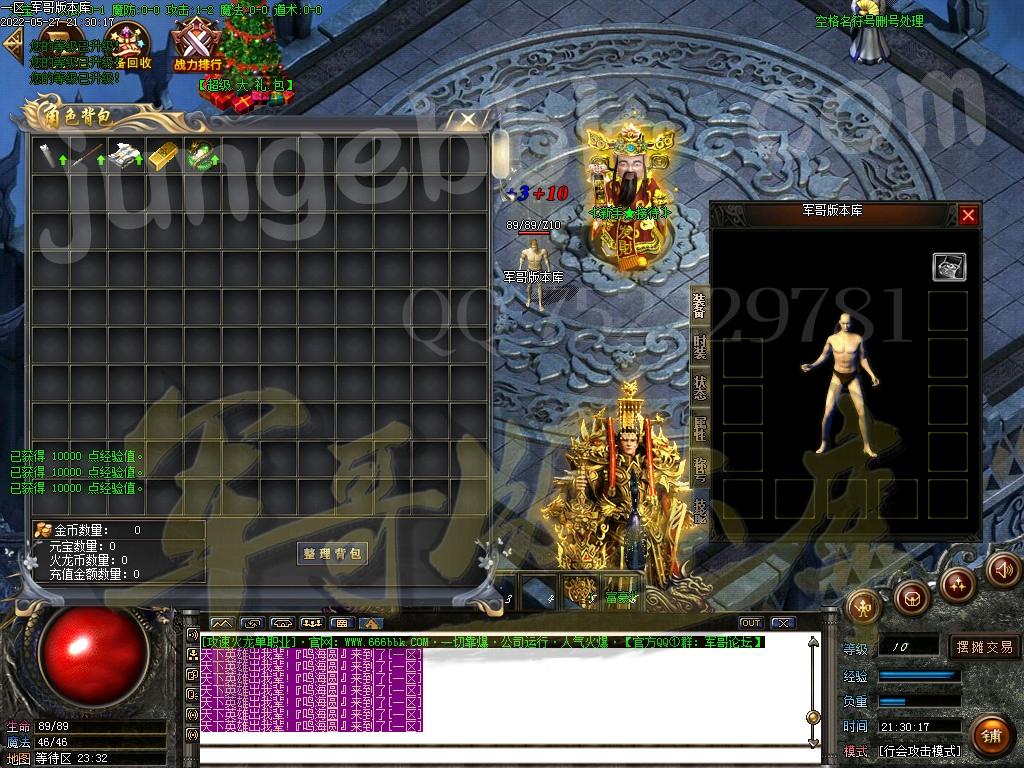The image size is (1024, 768).
Task: Open the 摆摊交易 stall trade button
Action: pyautogui.click(x=984, y=647)
